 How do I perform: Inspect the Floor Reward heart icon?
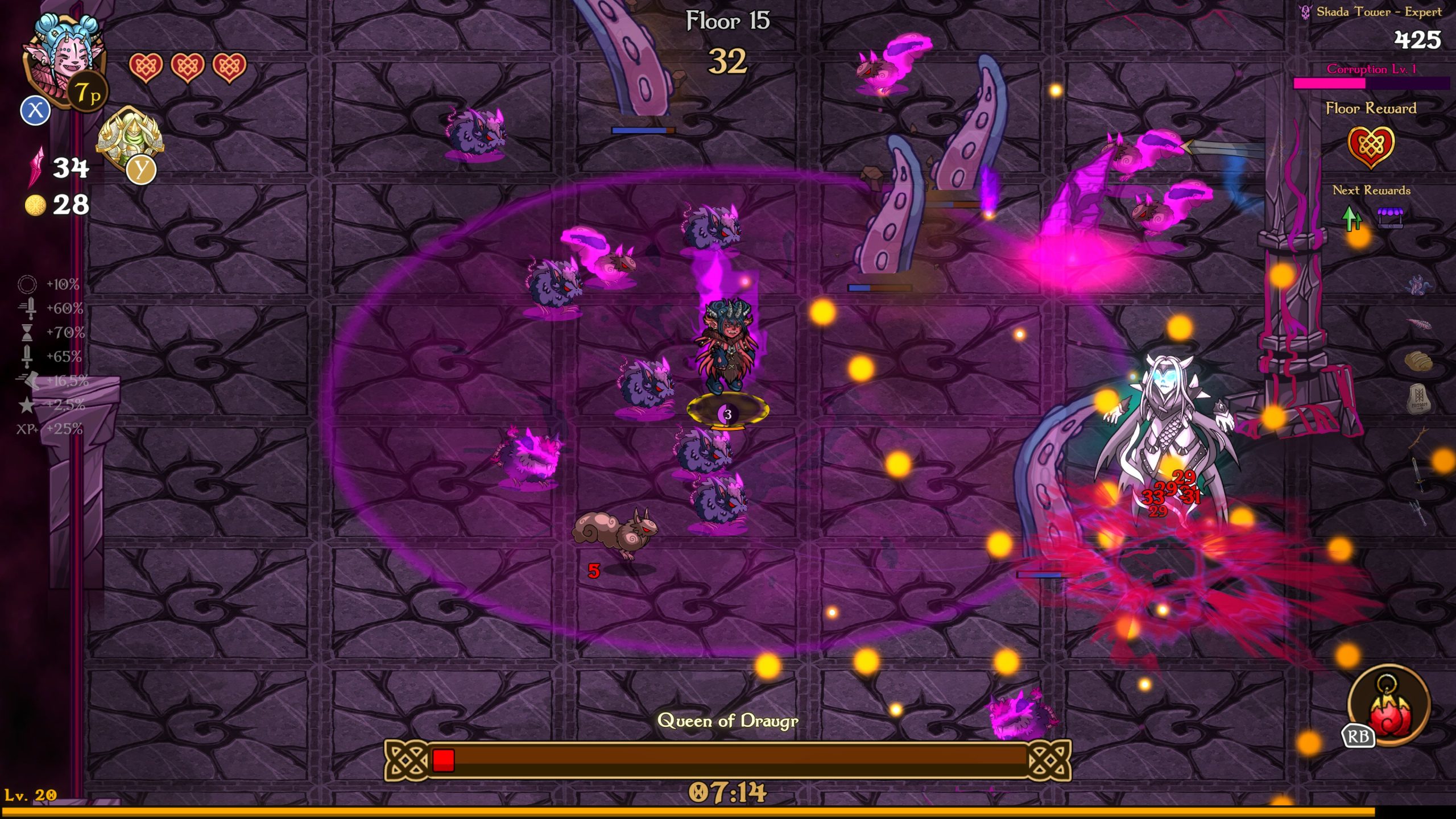pos(1371,147)
